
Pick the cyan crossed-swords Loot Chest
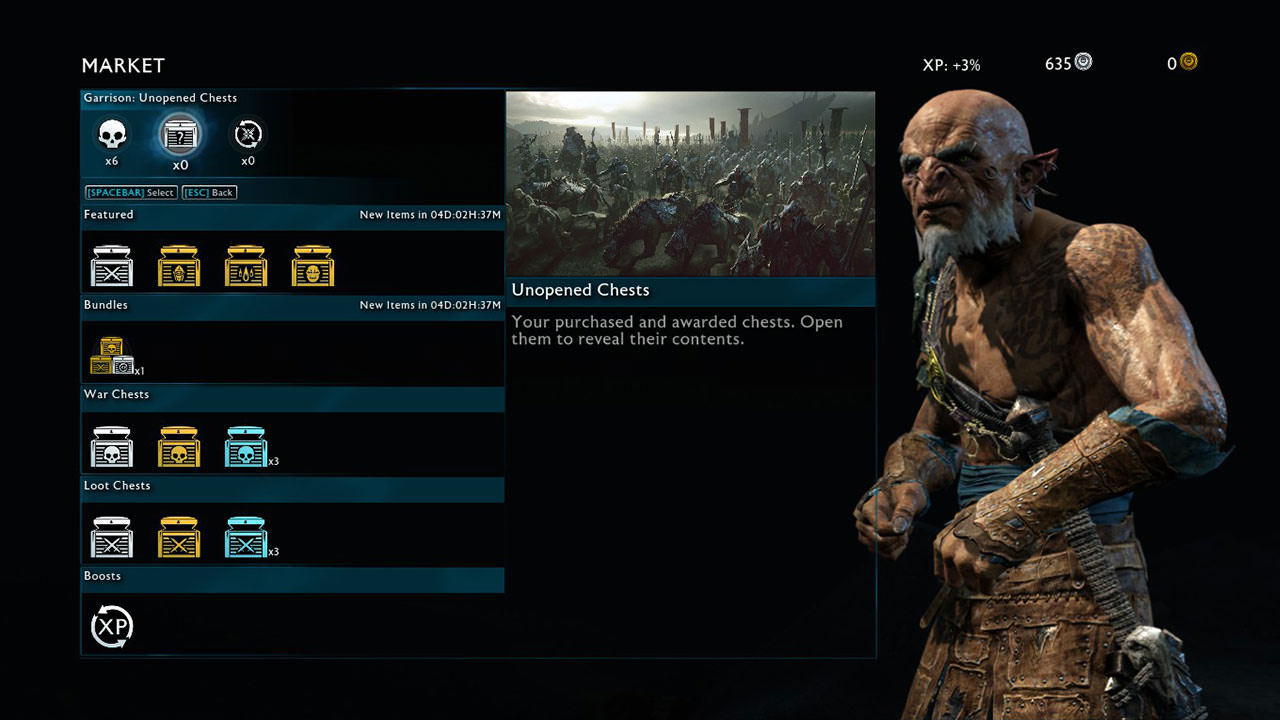246,537
